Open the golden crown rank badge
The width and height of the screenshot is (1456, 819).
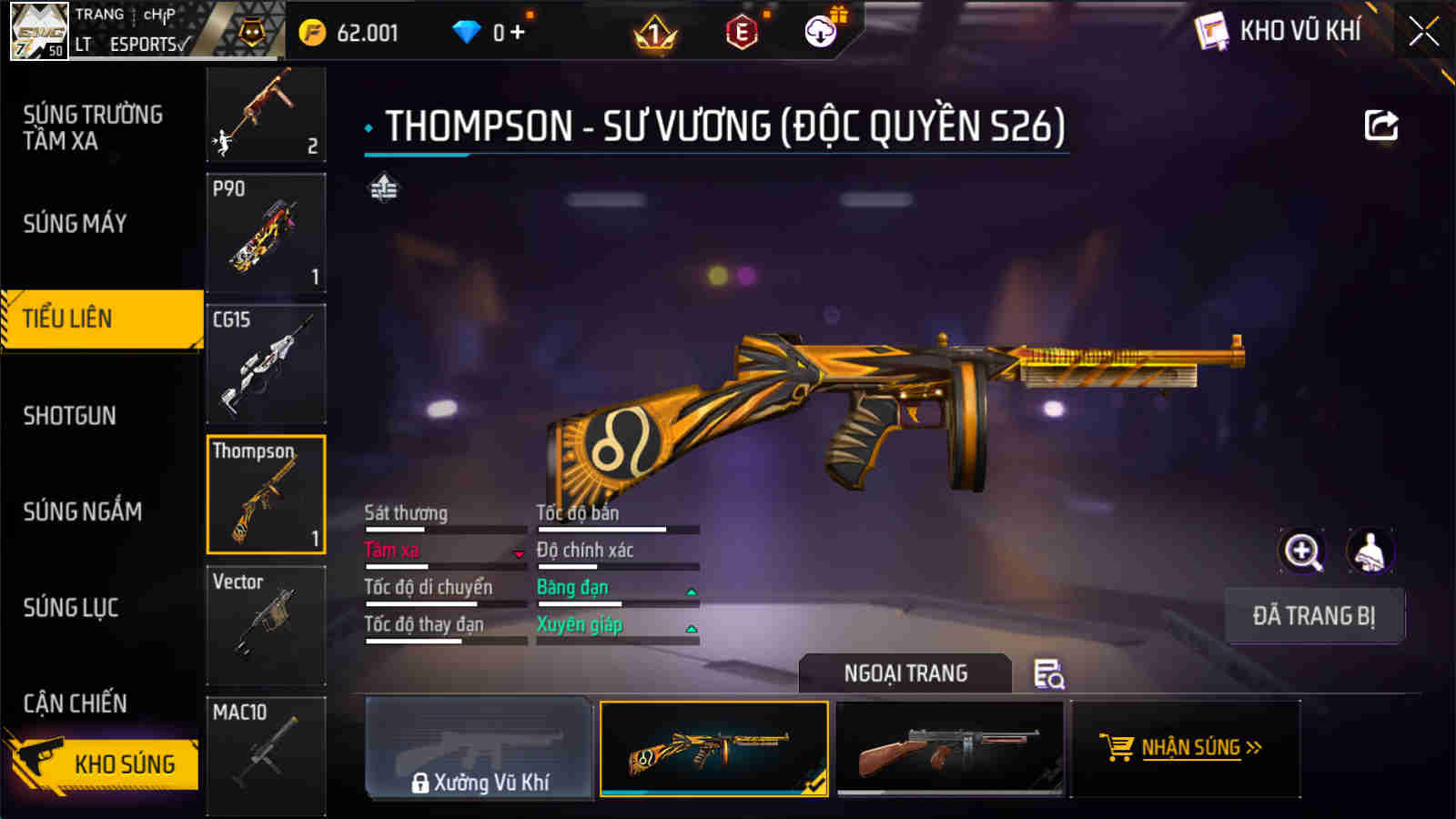pyautogui.click(x=654, y=34)
